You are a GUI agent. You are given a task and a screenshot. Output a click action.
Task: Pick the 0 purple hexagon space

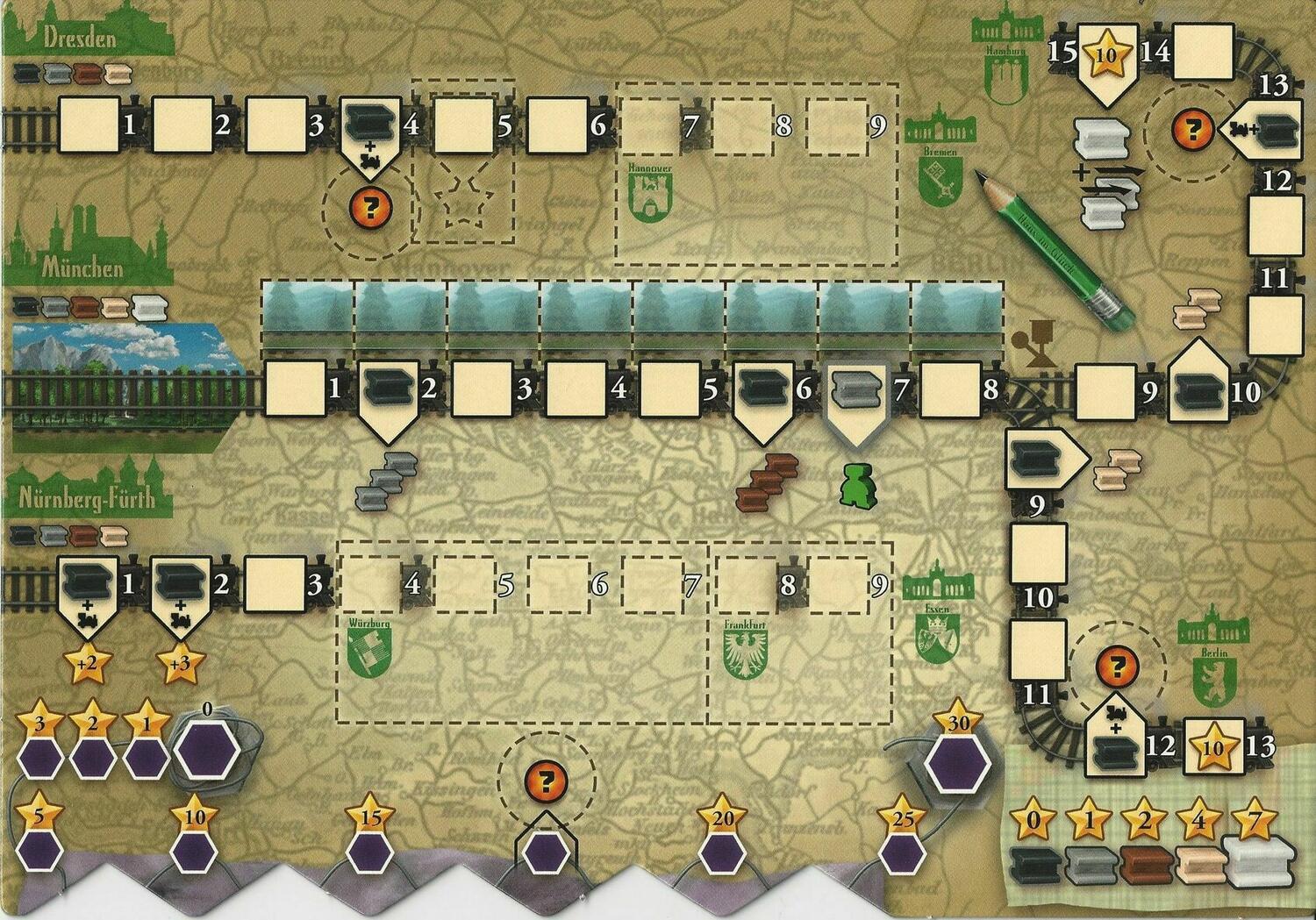tap(208, 748)
